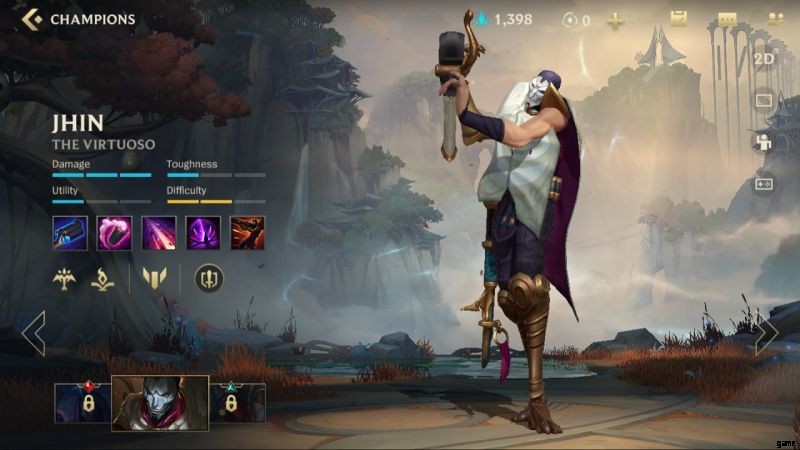View Jhin's first ability with the blue gun
Image resolution: width=800 pixels, height=450 pixels.
click(x=70, y=233)
